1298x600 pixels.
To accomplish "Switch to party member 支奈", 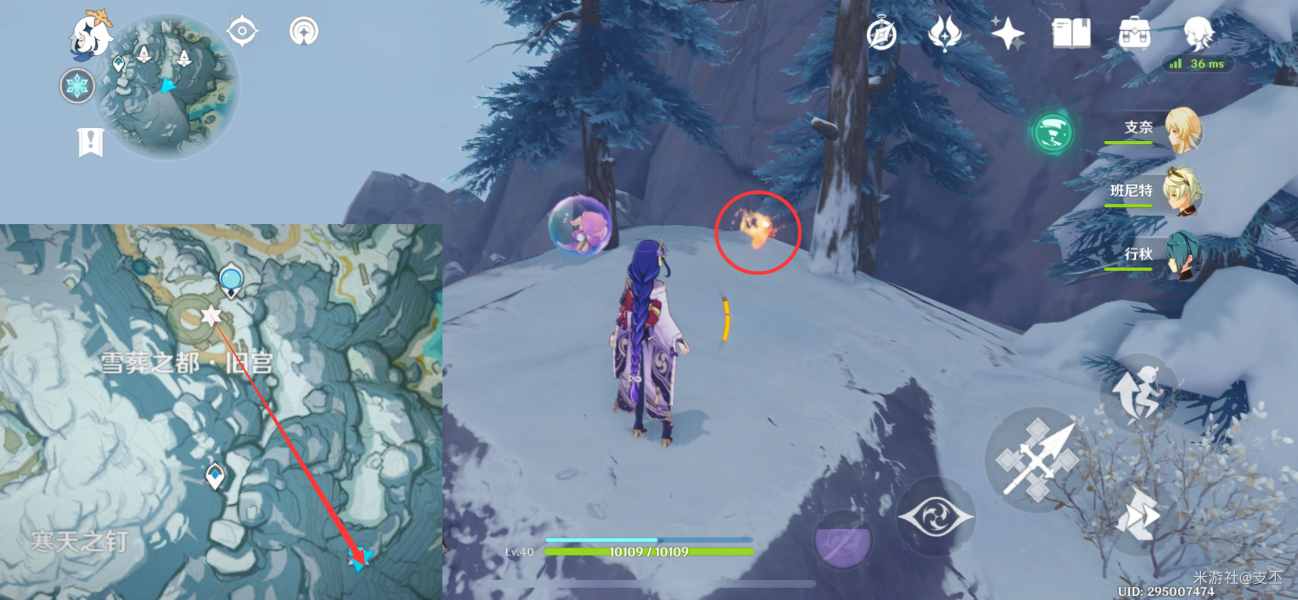I will coord(1183,130).
